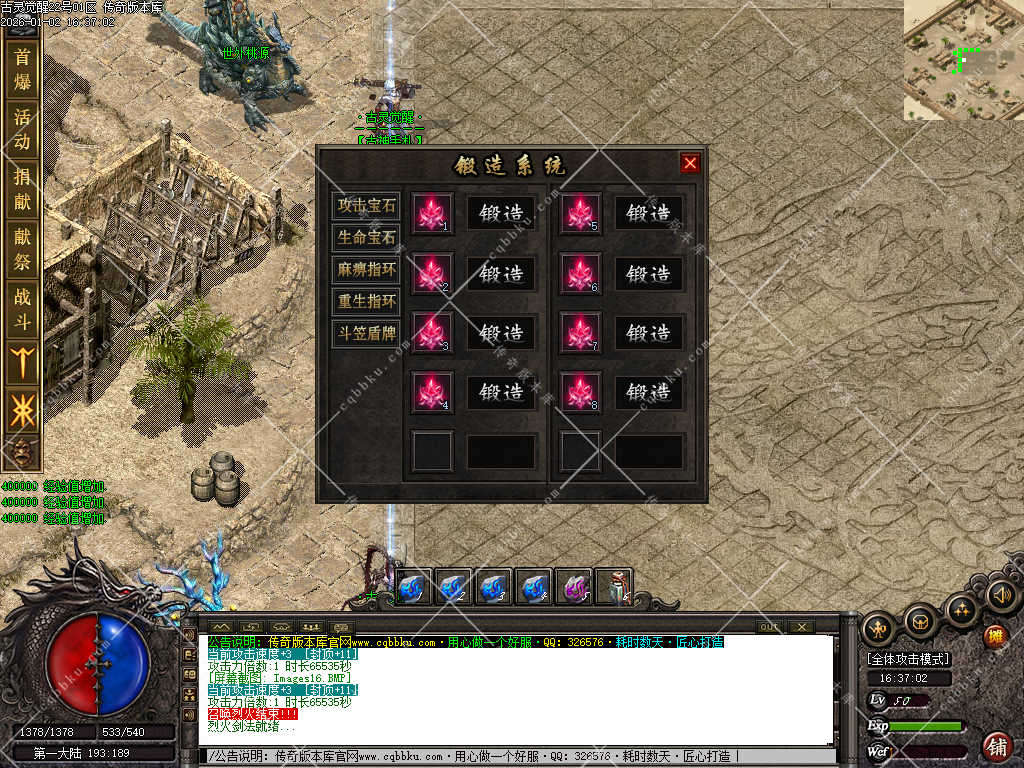The height and width of the screenshot is (768, 1024).
Task: Use the potion bottle in hotbar slot 6
Action: [x=613, y=587]
